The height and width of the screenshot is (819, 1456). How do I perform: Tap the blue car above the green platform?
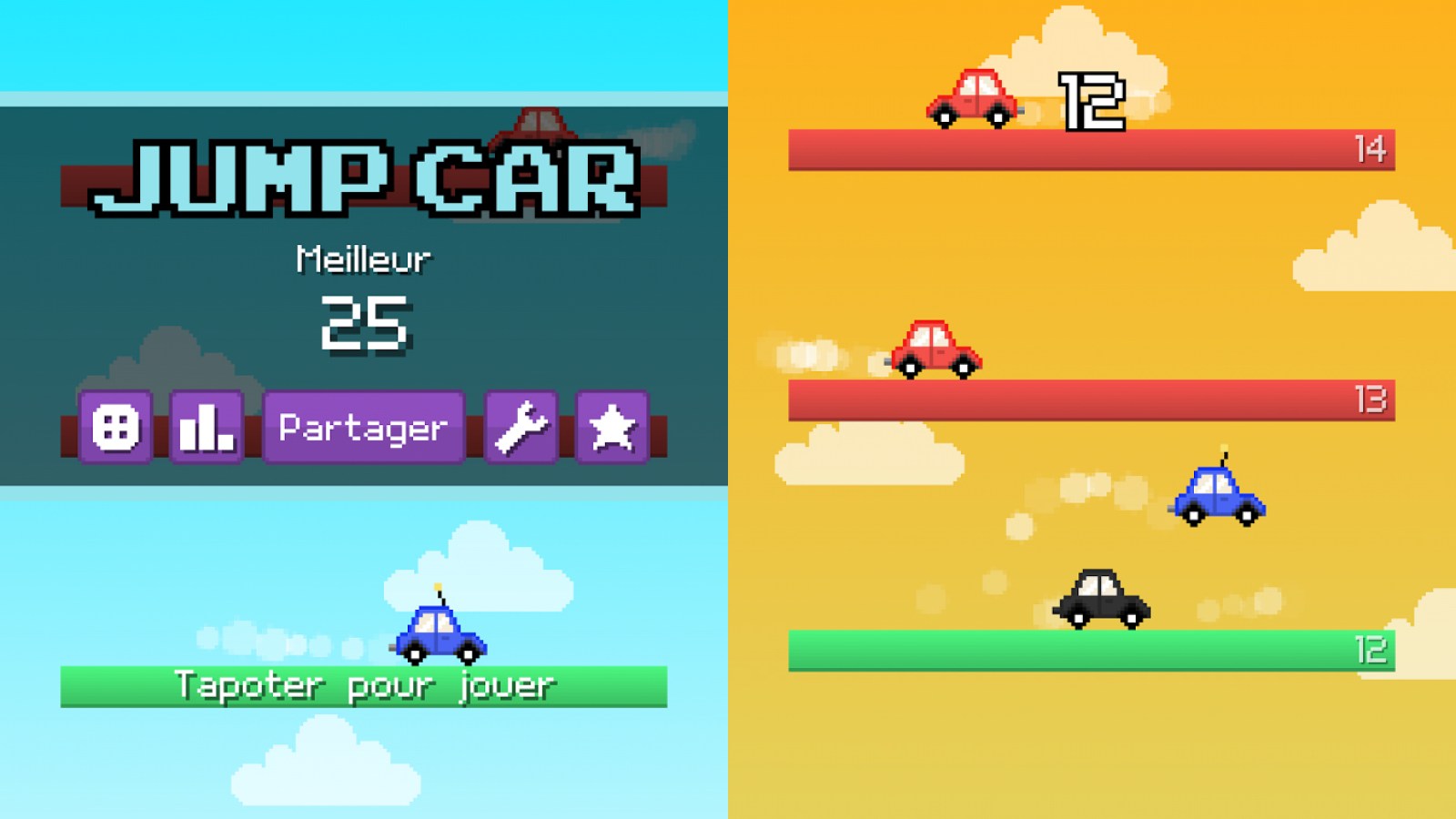tap(1219, 497)
